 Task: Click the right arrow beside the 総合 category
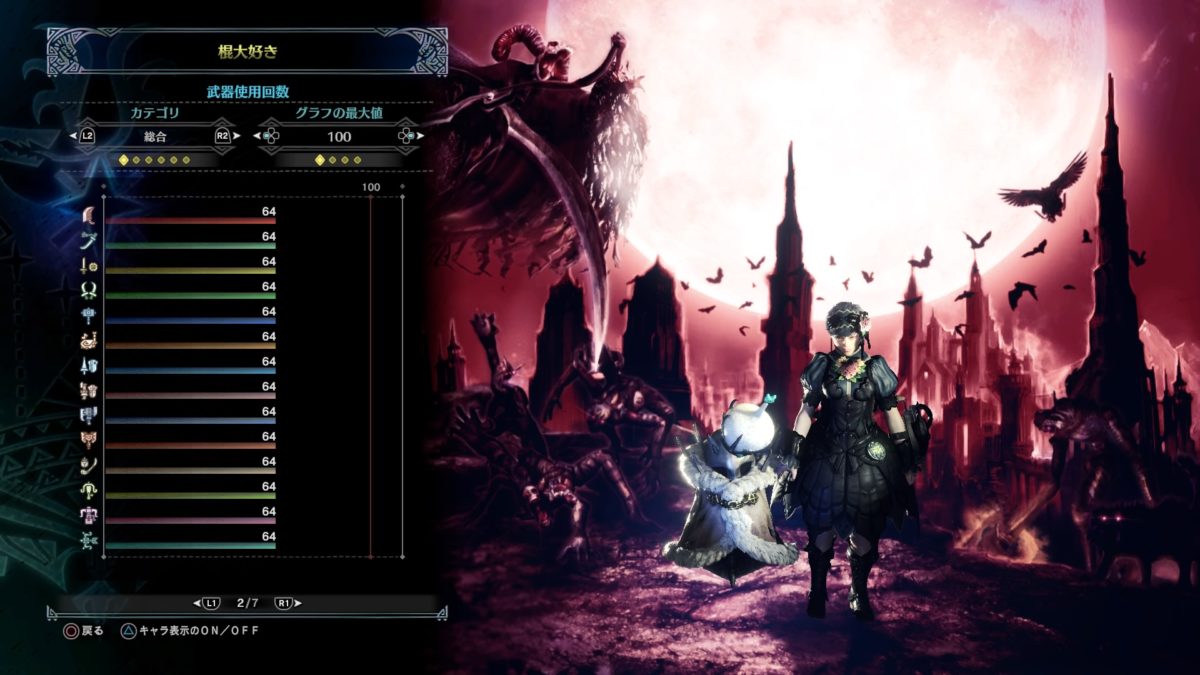(x=236, y=136)
